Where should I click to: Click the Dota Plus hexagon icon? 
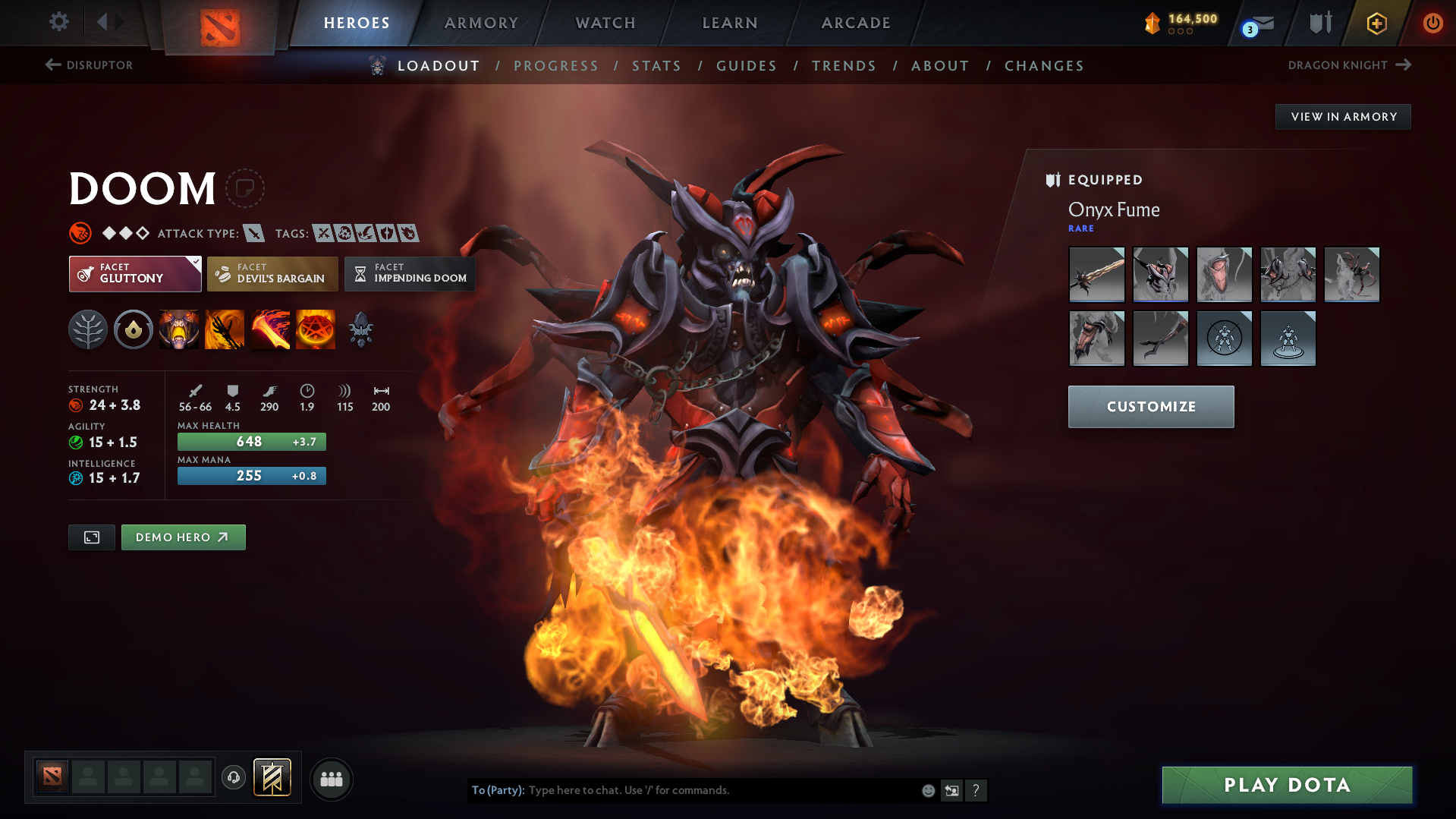pos(1376,23)
